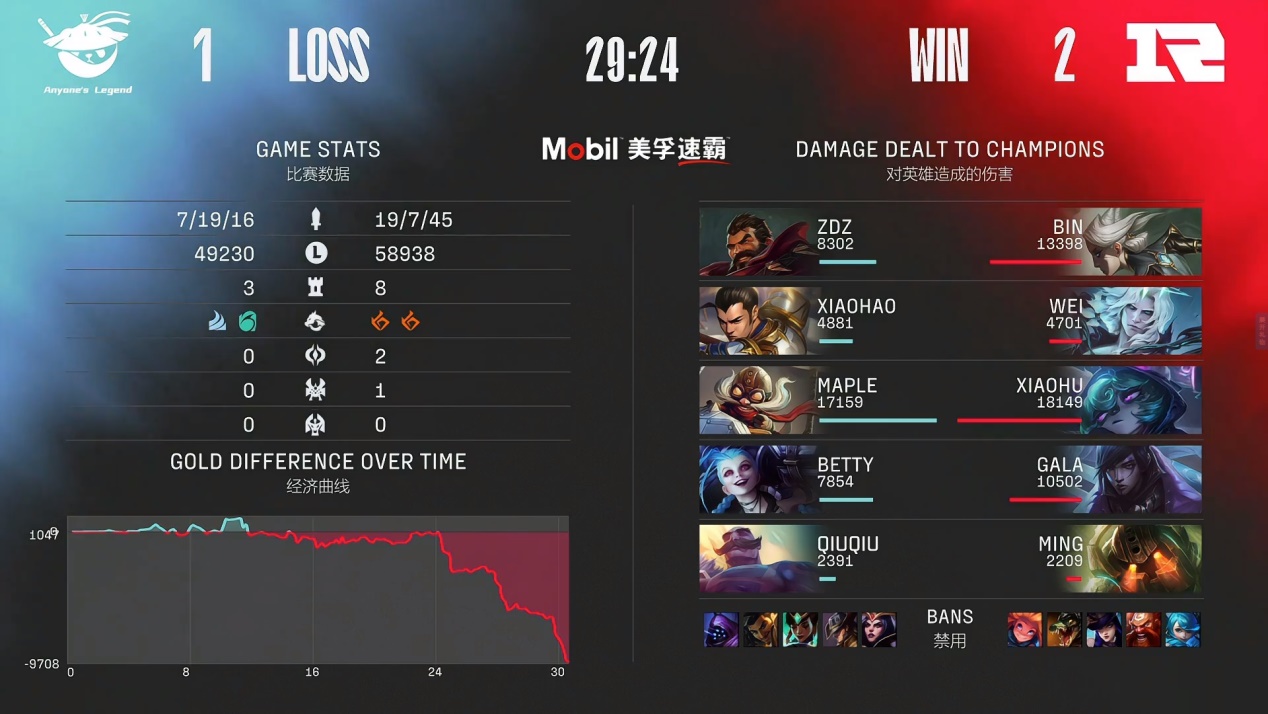Choose the banned Gragas champion icon

tap(1143, 630)
